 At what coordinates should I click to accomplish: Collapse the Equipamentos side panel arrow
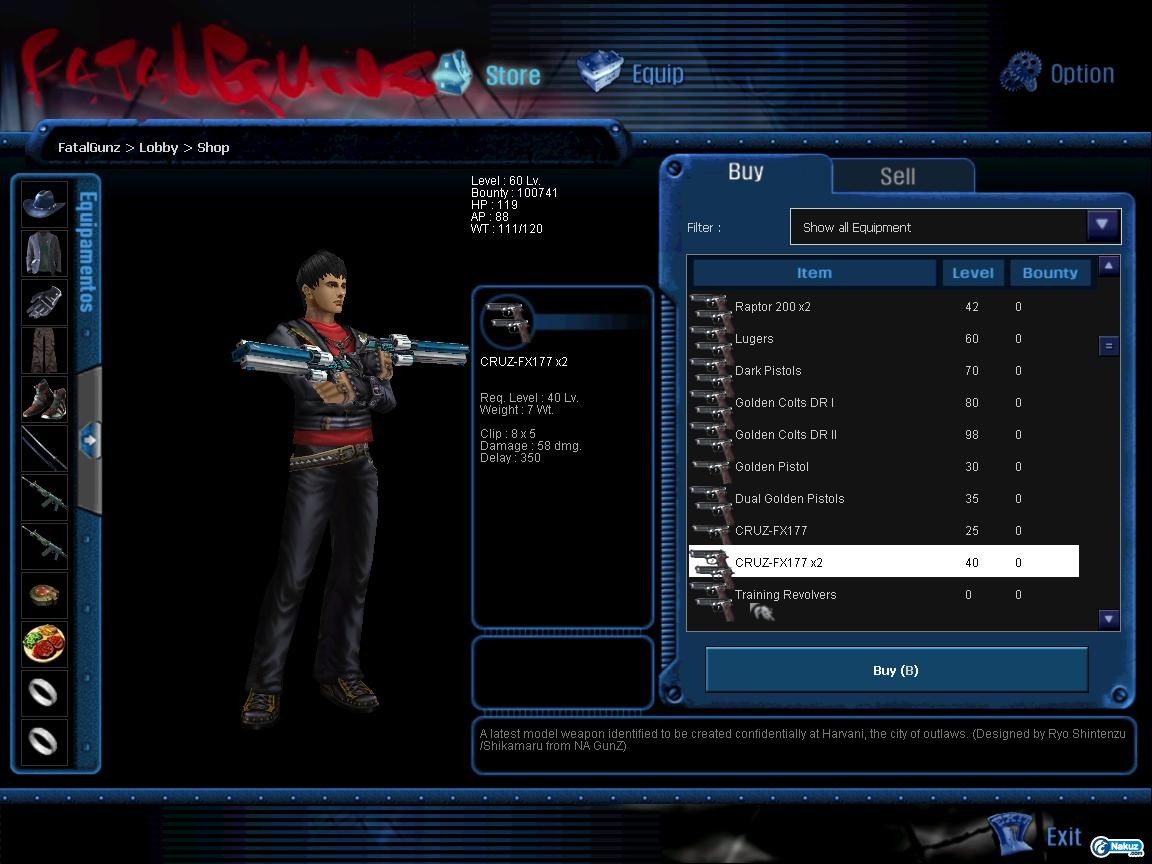point(89,439)
